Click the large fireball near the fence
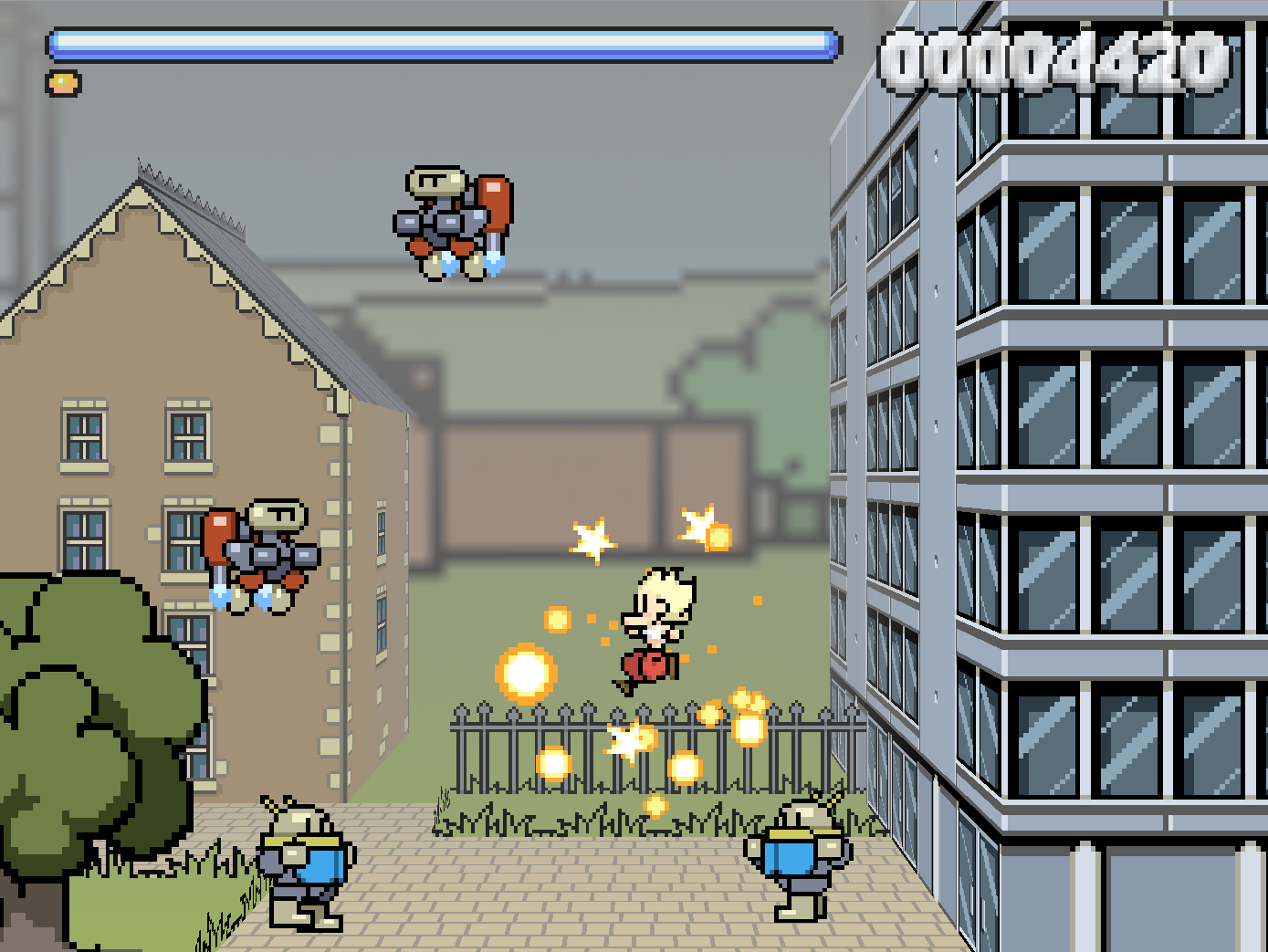 [x=525, y=675]
